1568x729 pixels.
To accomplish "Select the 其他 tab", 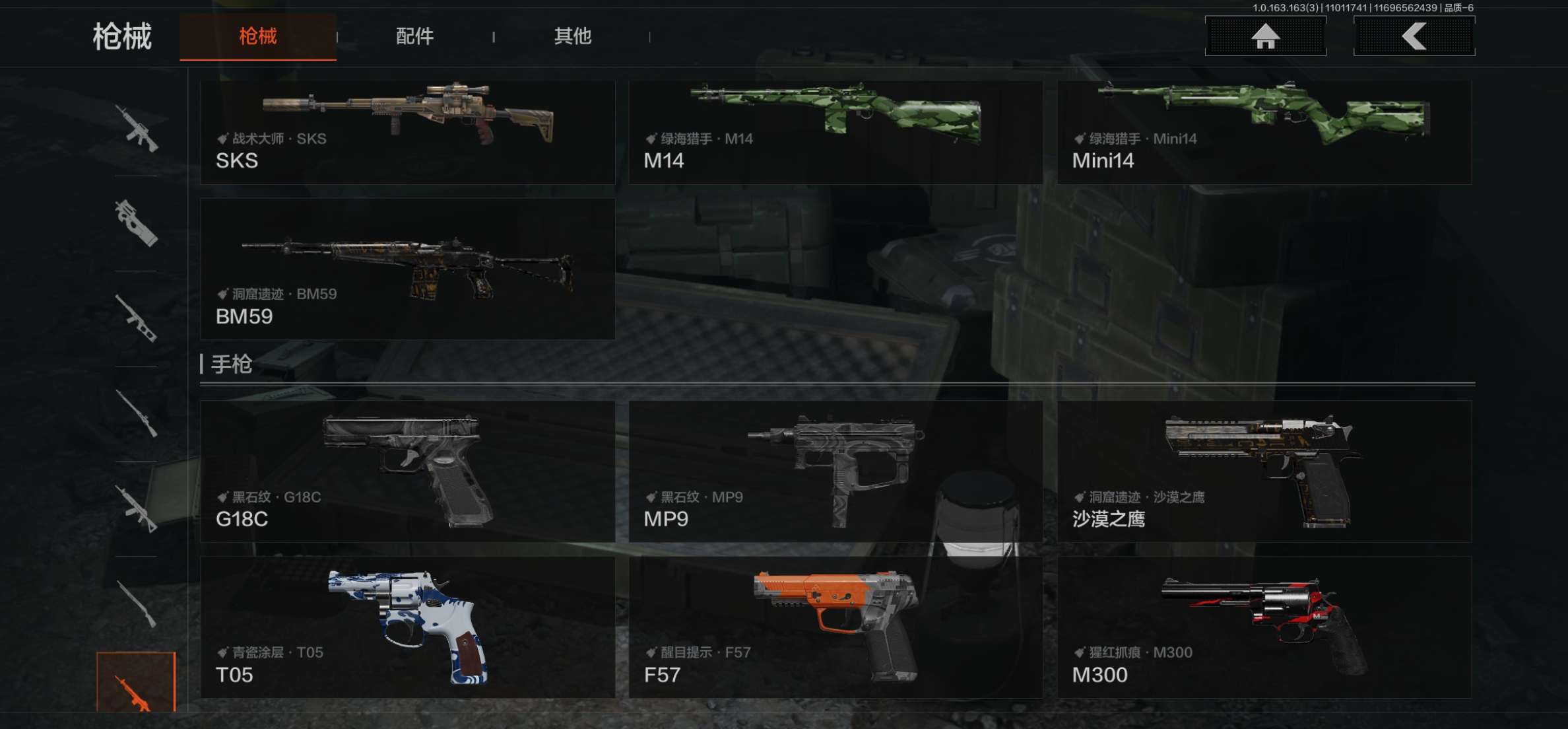I will [x=572, y=36].
